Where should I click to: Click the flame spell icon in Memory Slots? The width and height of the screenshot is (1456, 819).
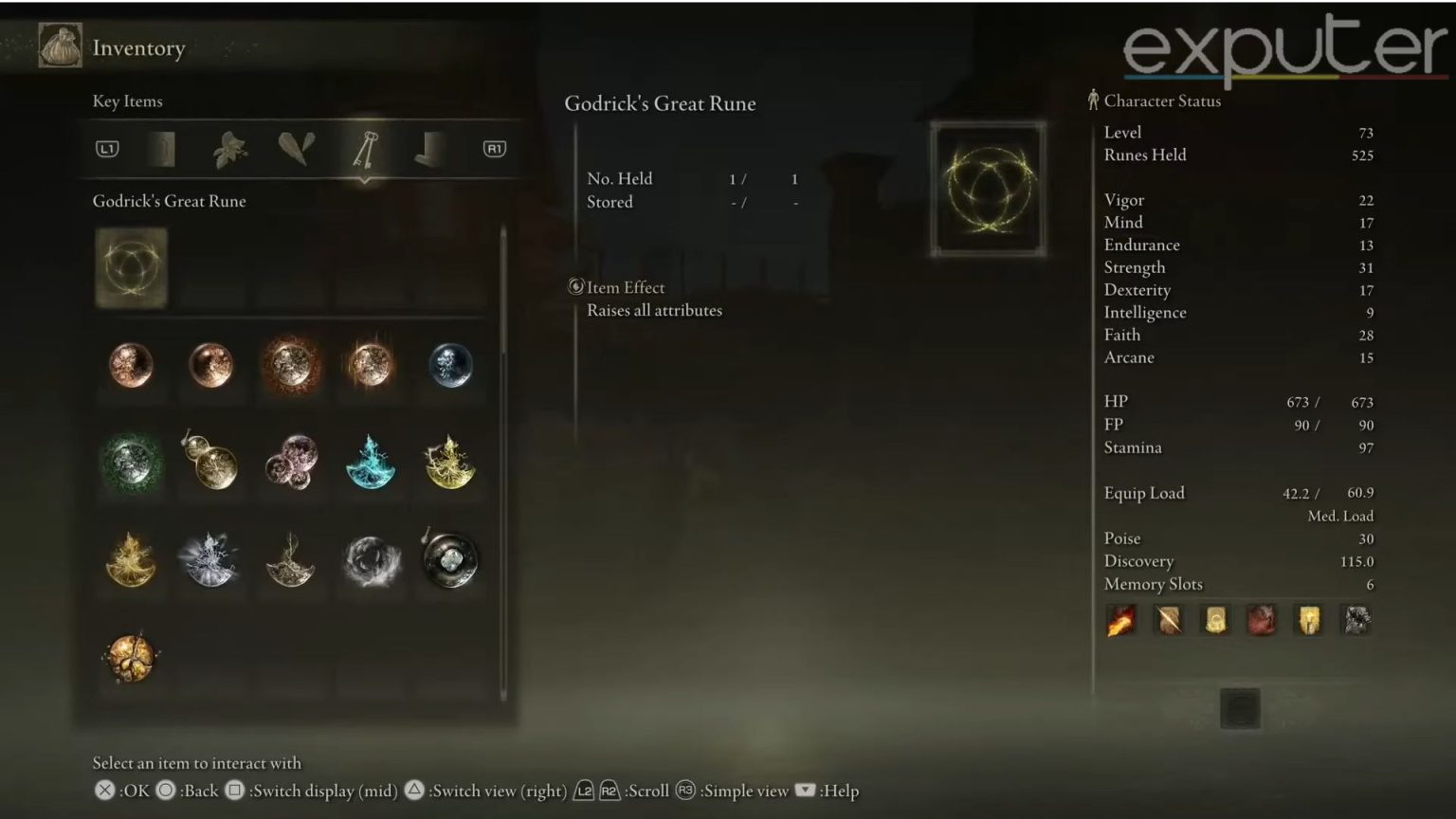click(1121, 619)
